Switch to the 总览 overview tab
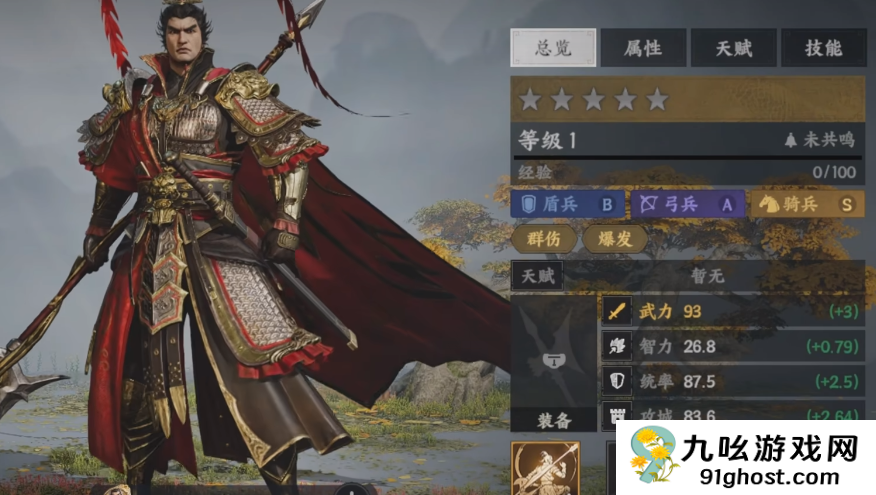Screen dimensions: 876x495 click(x=553, y=48)
